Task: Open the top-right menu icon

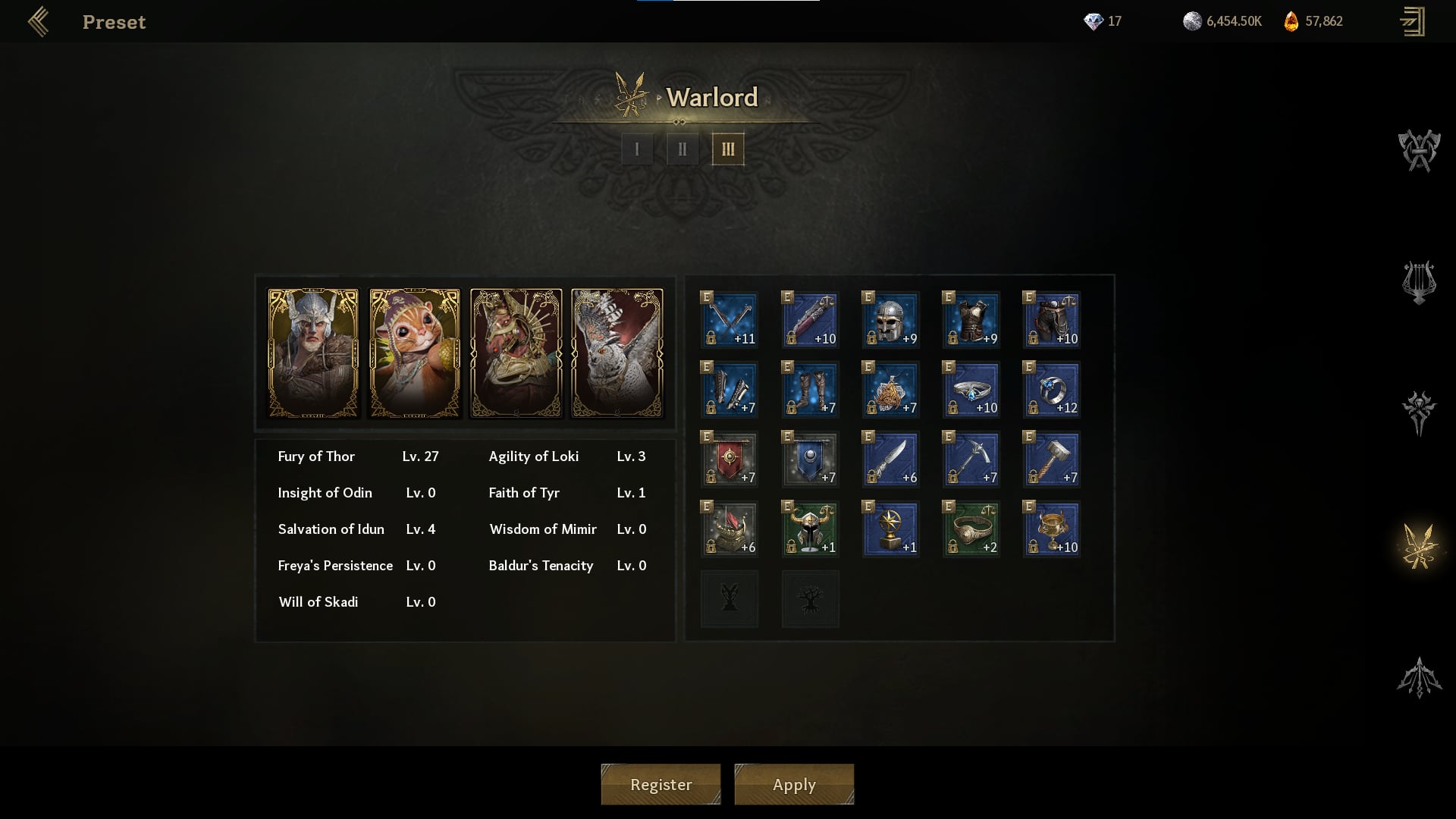Action: tap(1413, 22)
